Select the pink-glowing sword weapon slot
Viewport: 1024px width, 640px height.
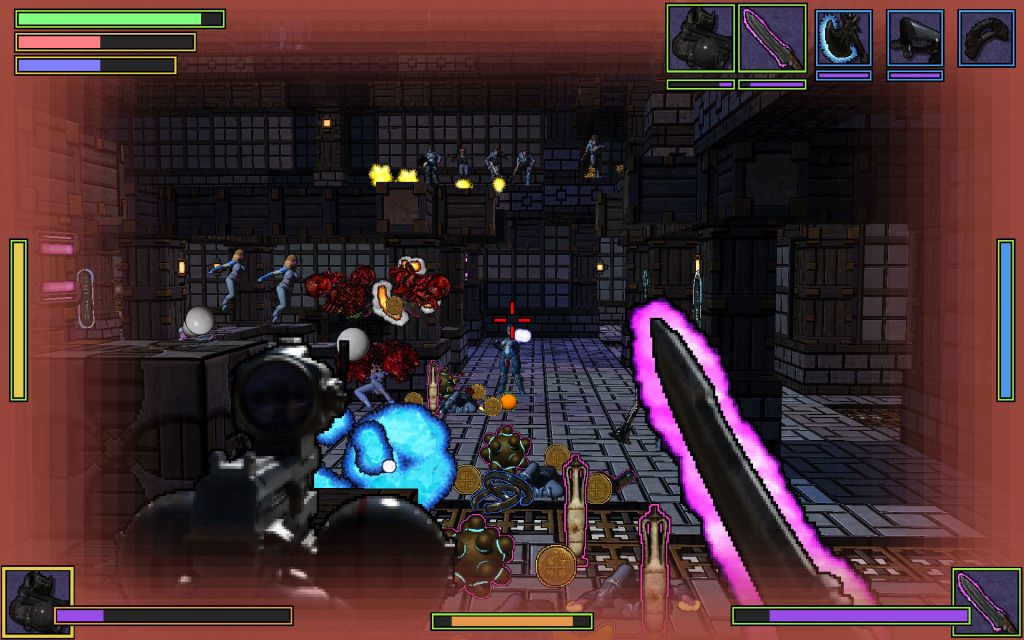(x=772, y=38)
